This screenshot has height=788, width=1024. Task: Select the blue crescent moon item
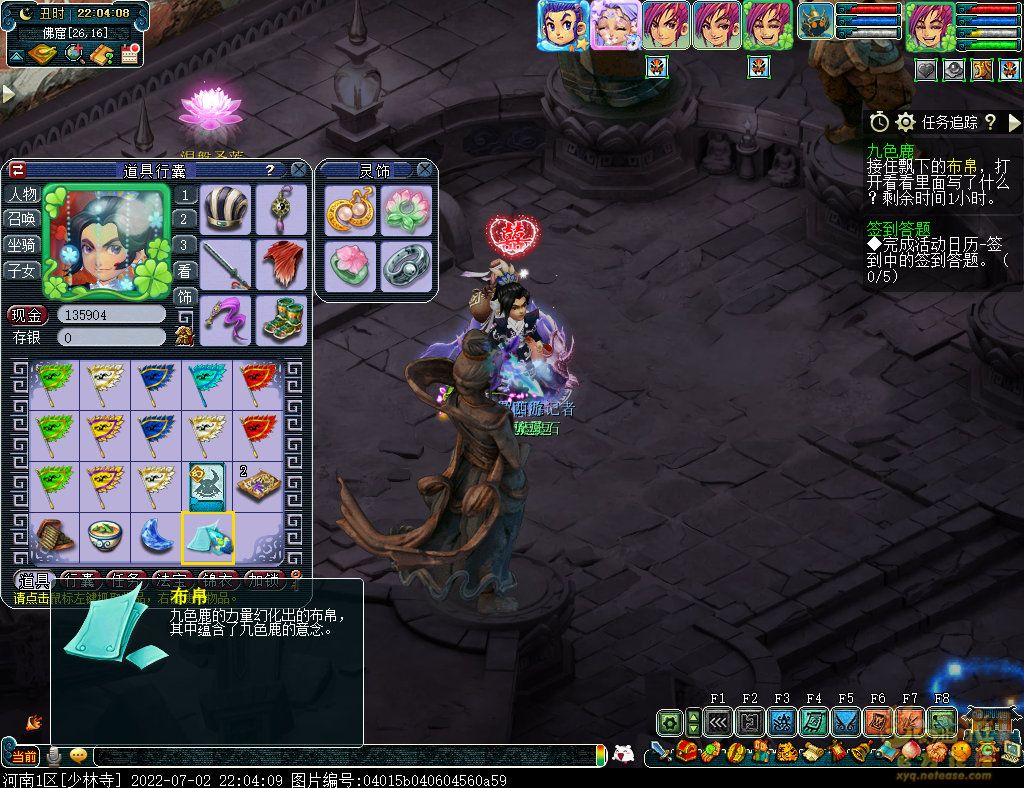coord(157,537)
